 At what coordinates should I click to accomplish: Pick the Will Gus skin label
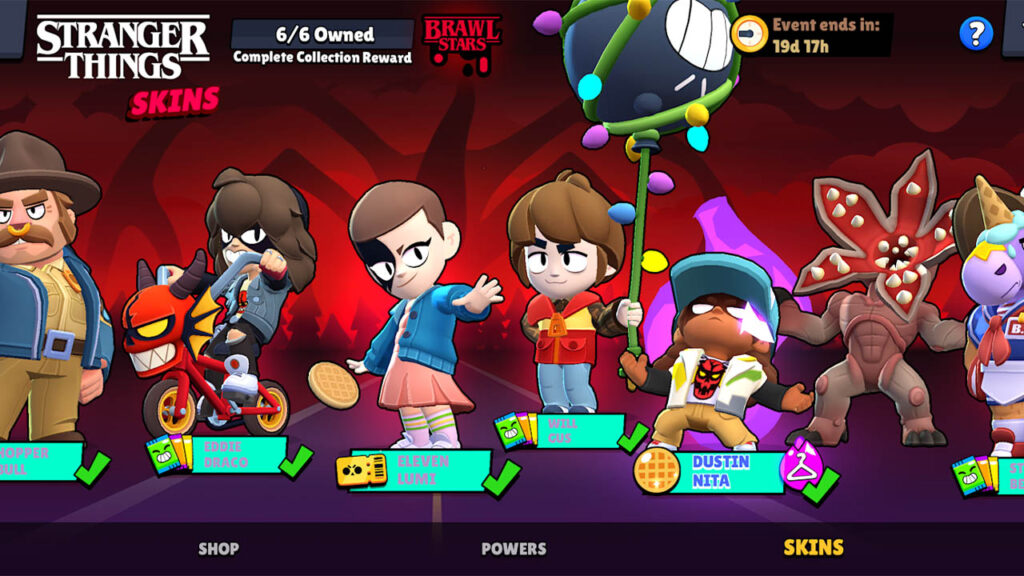tap(572, 431)
